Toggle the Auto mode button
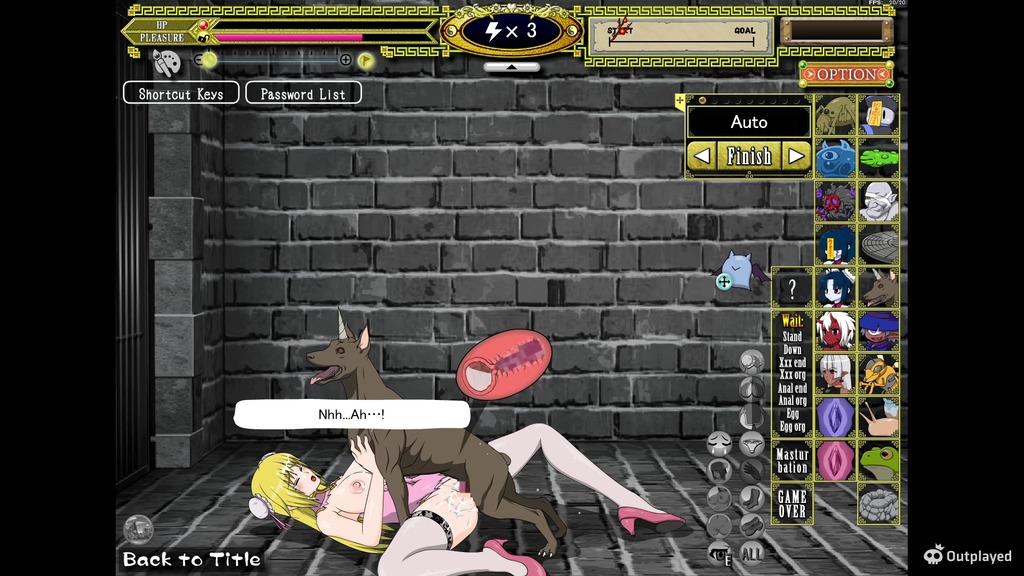The height and width of the screenshot is (576, 1024). pos(749,122)
